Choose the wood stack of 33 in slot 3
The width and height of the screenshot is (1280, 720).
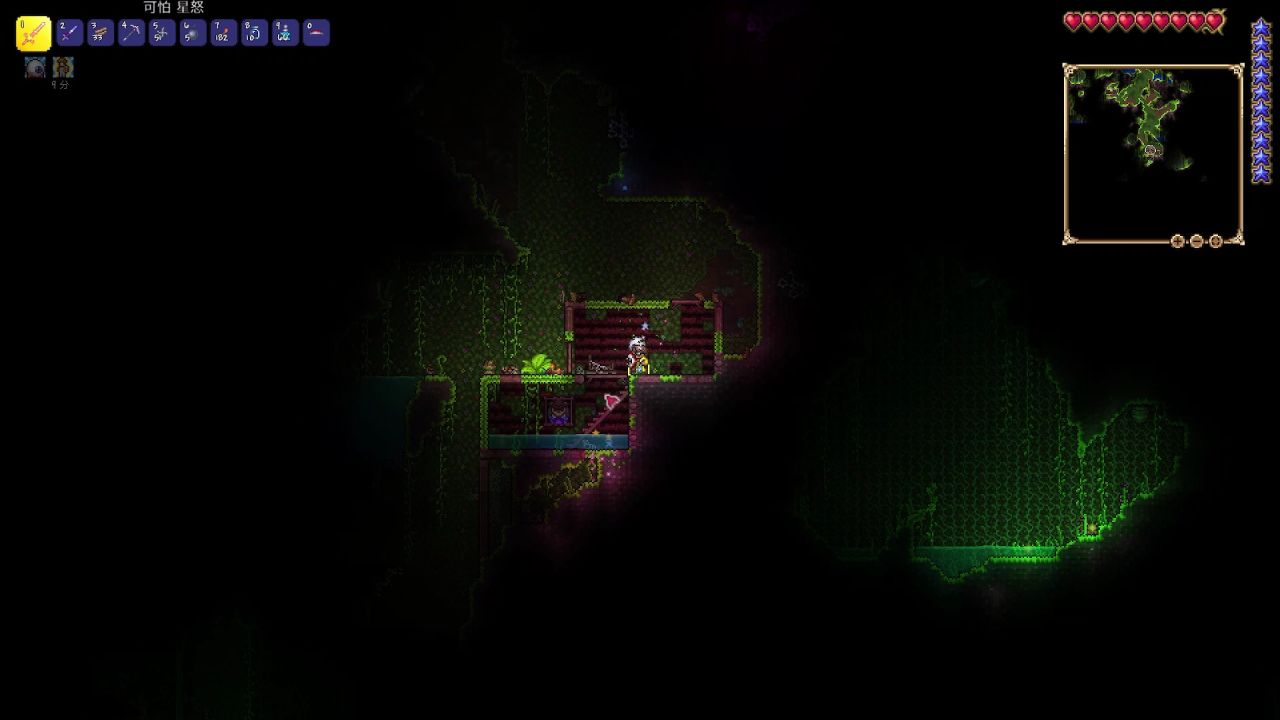pyautogui.click(x=100, y=33)
